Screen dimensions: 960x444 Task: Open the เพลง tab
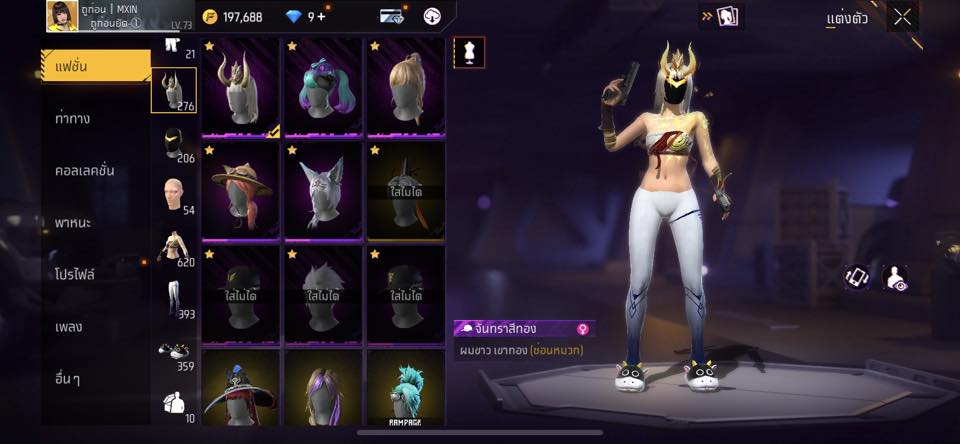pos(69,326)
